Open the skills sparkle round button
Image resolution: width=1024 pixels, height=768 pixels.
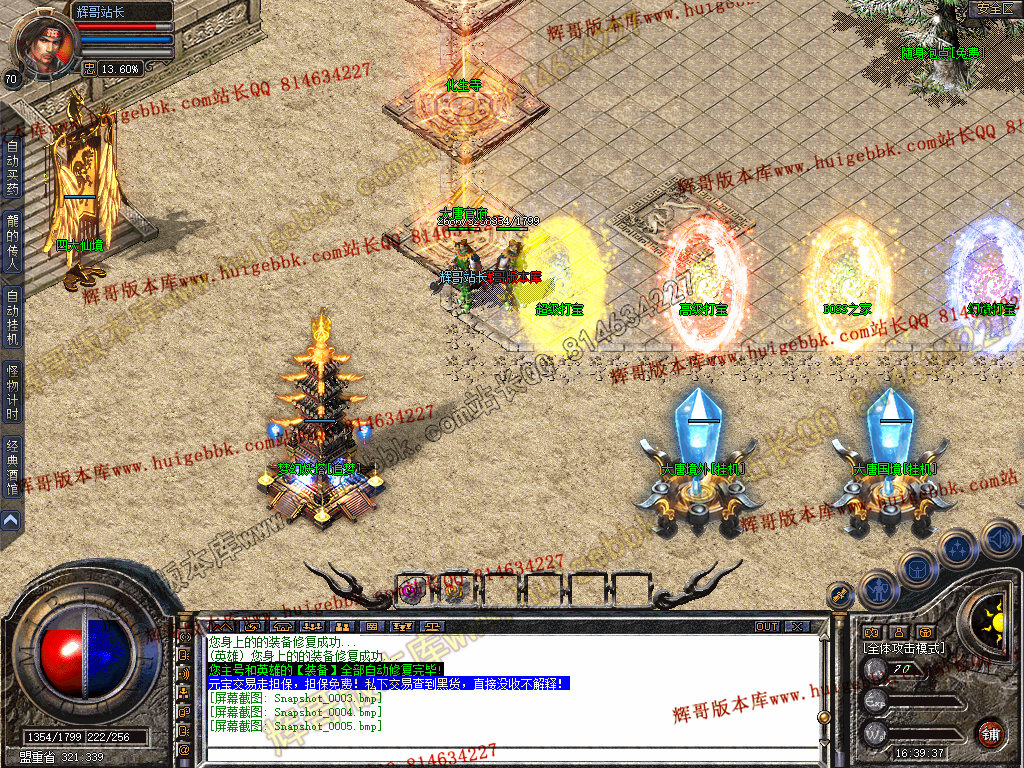click(x=957, y=547)
